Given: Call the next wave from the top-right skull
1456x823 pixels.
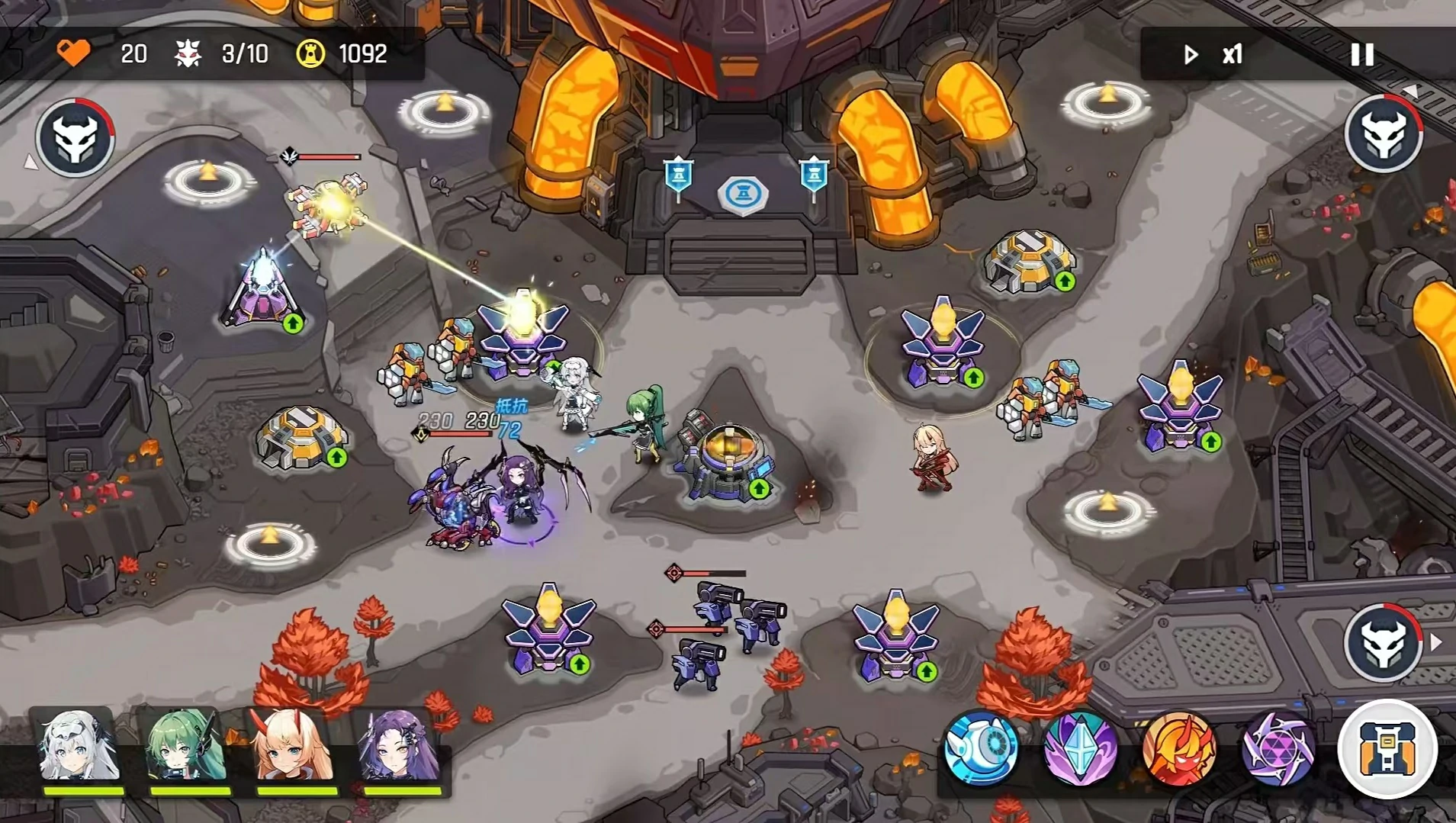Looking at the screenshot, I should (1383, 135).
